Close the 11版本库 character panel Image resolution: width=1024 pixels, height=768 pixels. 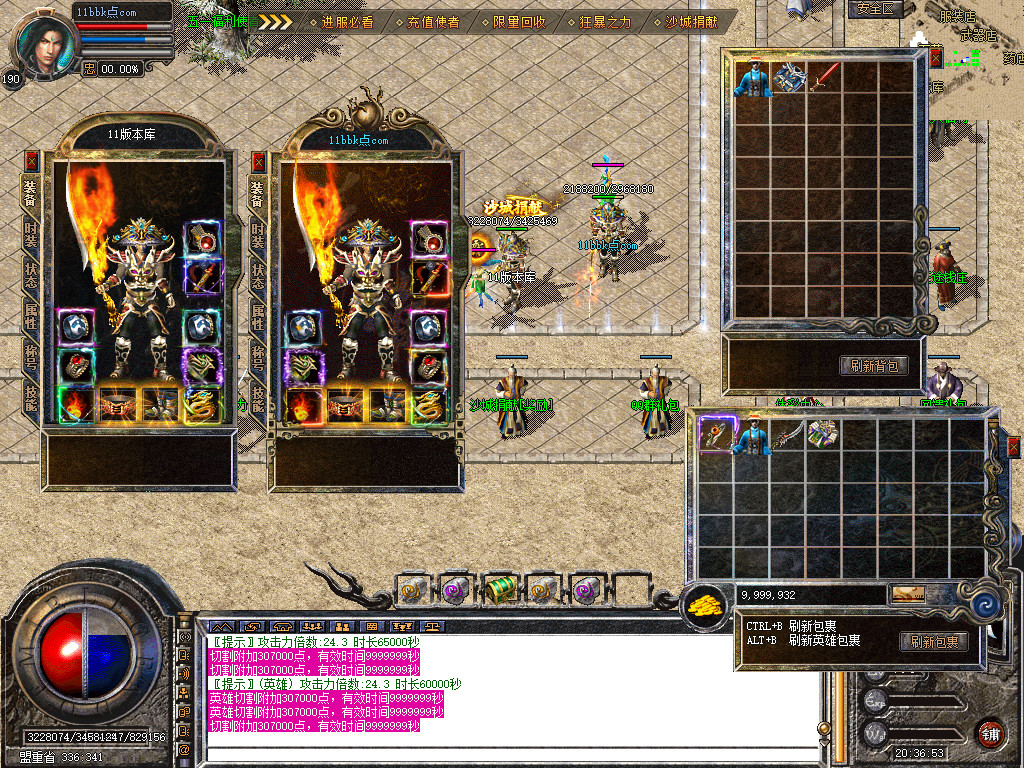point(32,160)
